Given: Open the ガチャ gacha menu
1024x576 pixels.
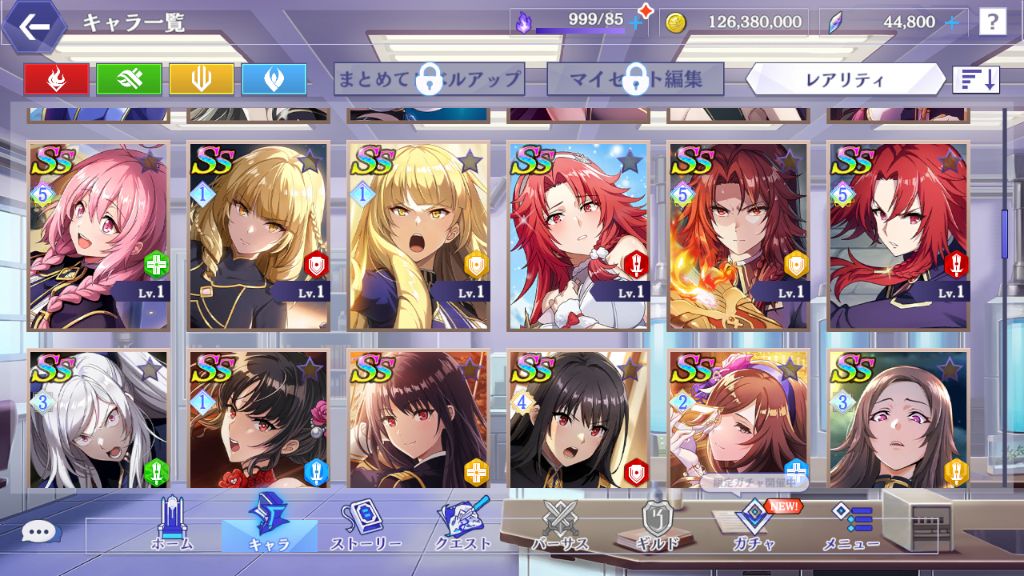Looking at the screenshot, I should point(750,526).
